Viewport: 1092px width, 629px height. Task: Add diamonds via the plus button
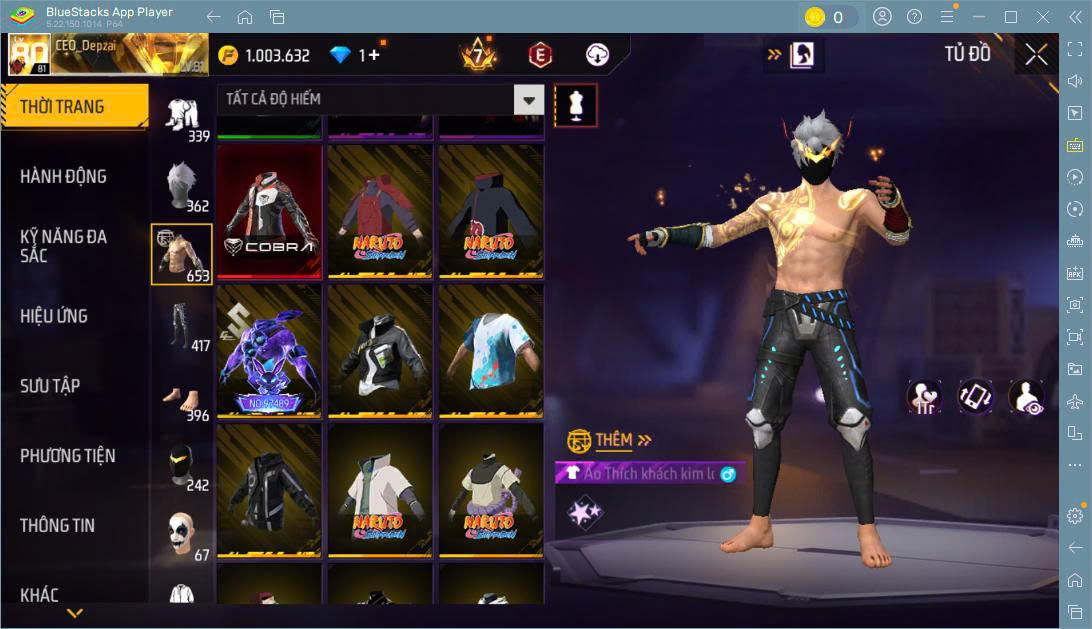tap(374, 55)
